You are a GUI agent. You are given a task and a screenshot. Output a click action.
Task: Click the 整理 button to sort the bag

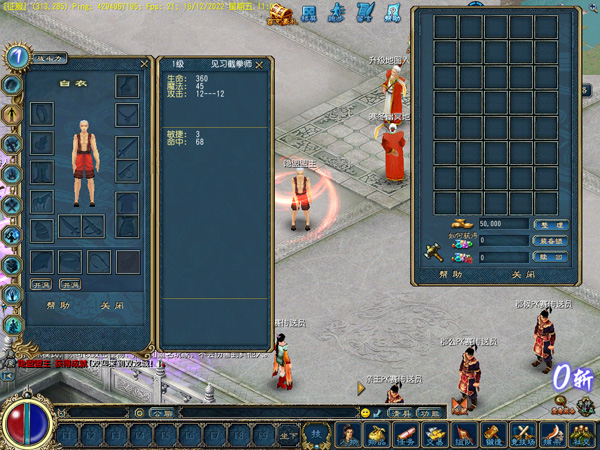551,225
